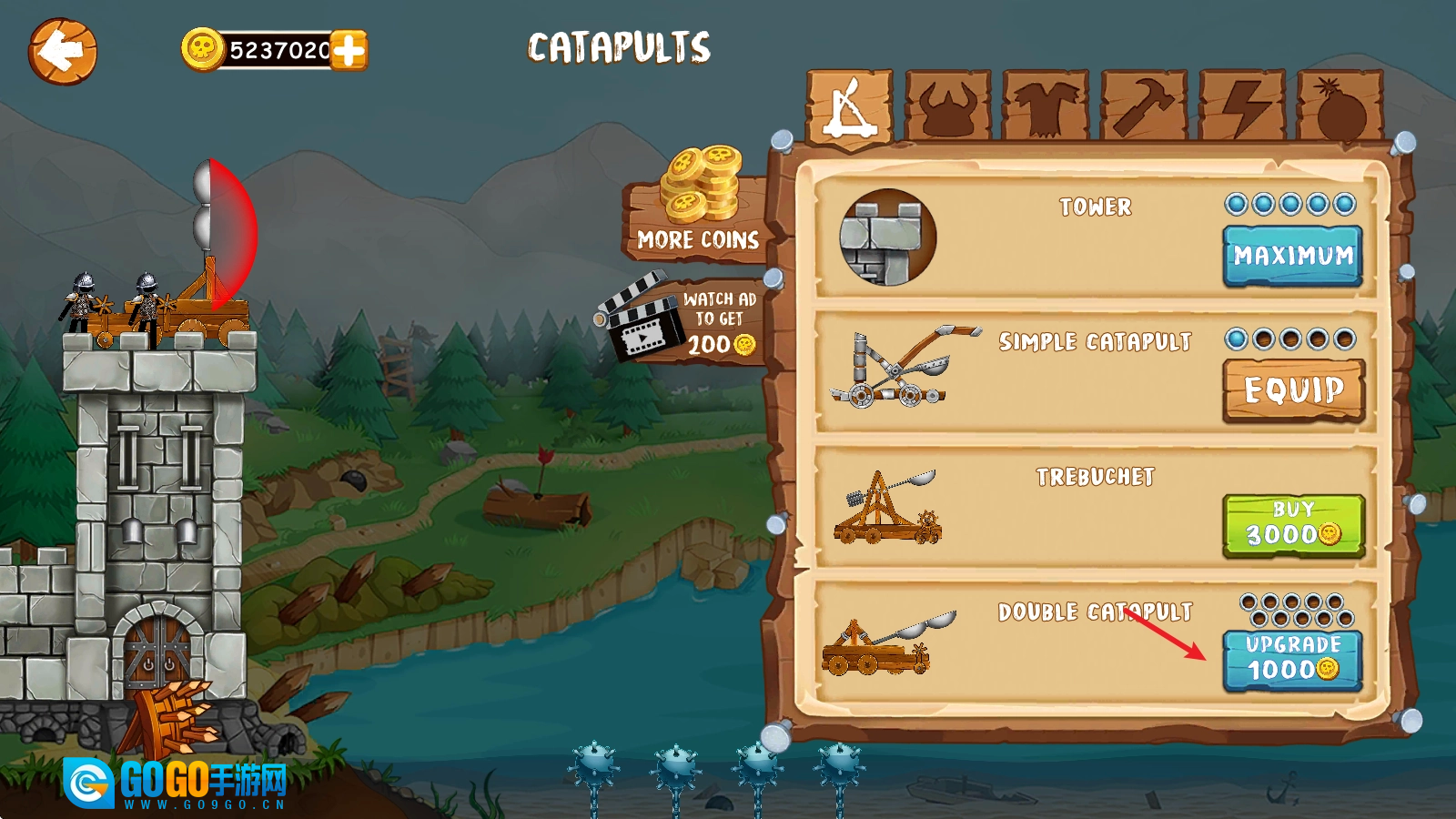Screen dimensions: 1456x819
Task: Open the viking helmet tab
Action: coord(948,107)
